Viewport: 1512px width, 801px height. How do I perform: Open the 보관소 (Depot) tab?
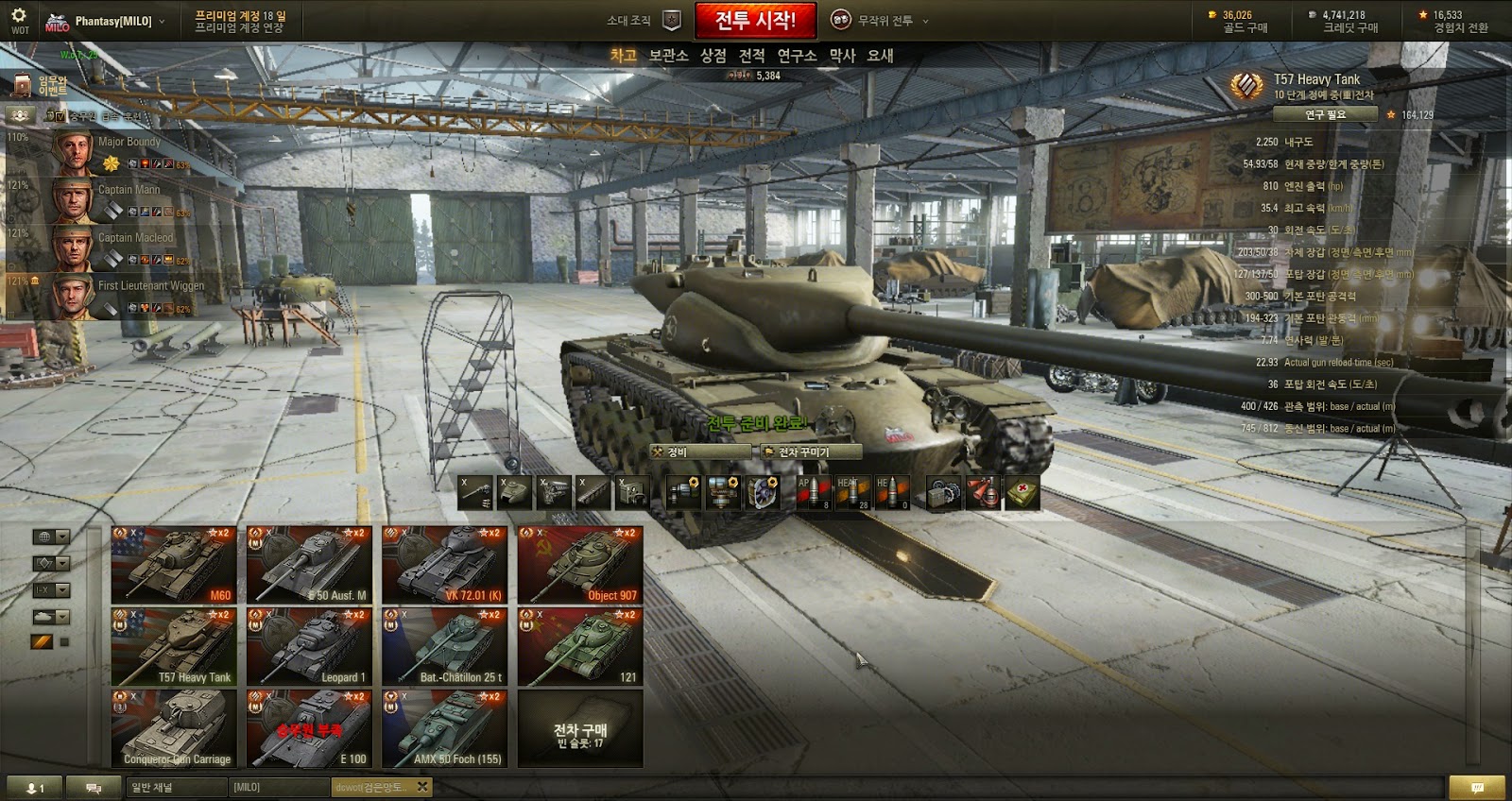[668, 56]
